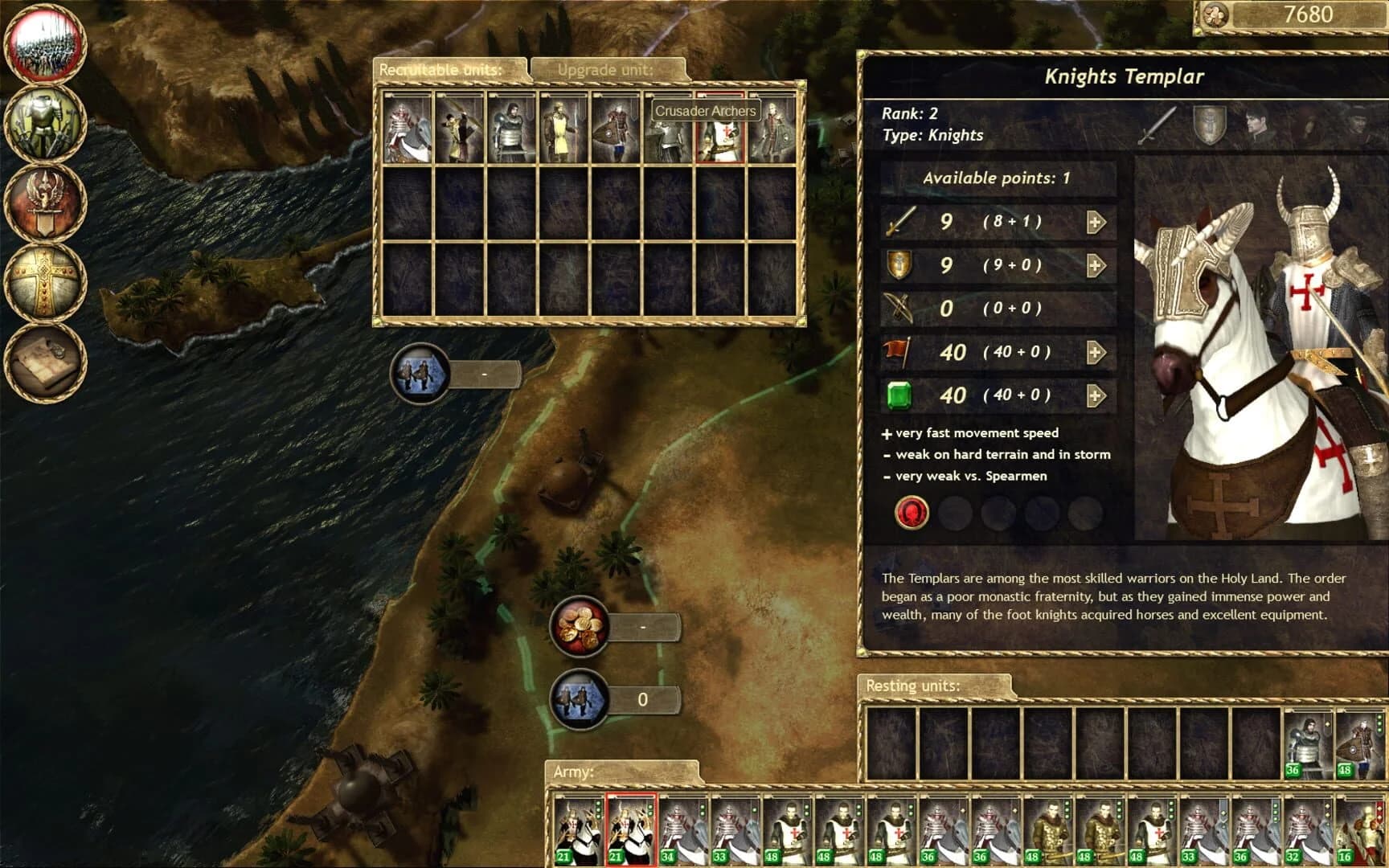Select the army overview icon in the left sidebar
Viewport: 1389px width, 868px height.
coord(46,44)
